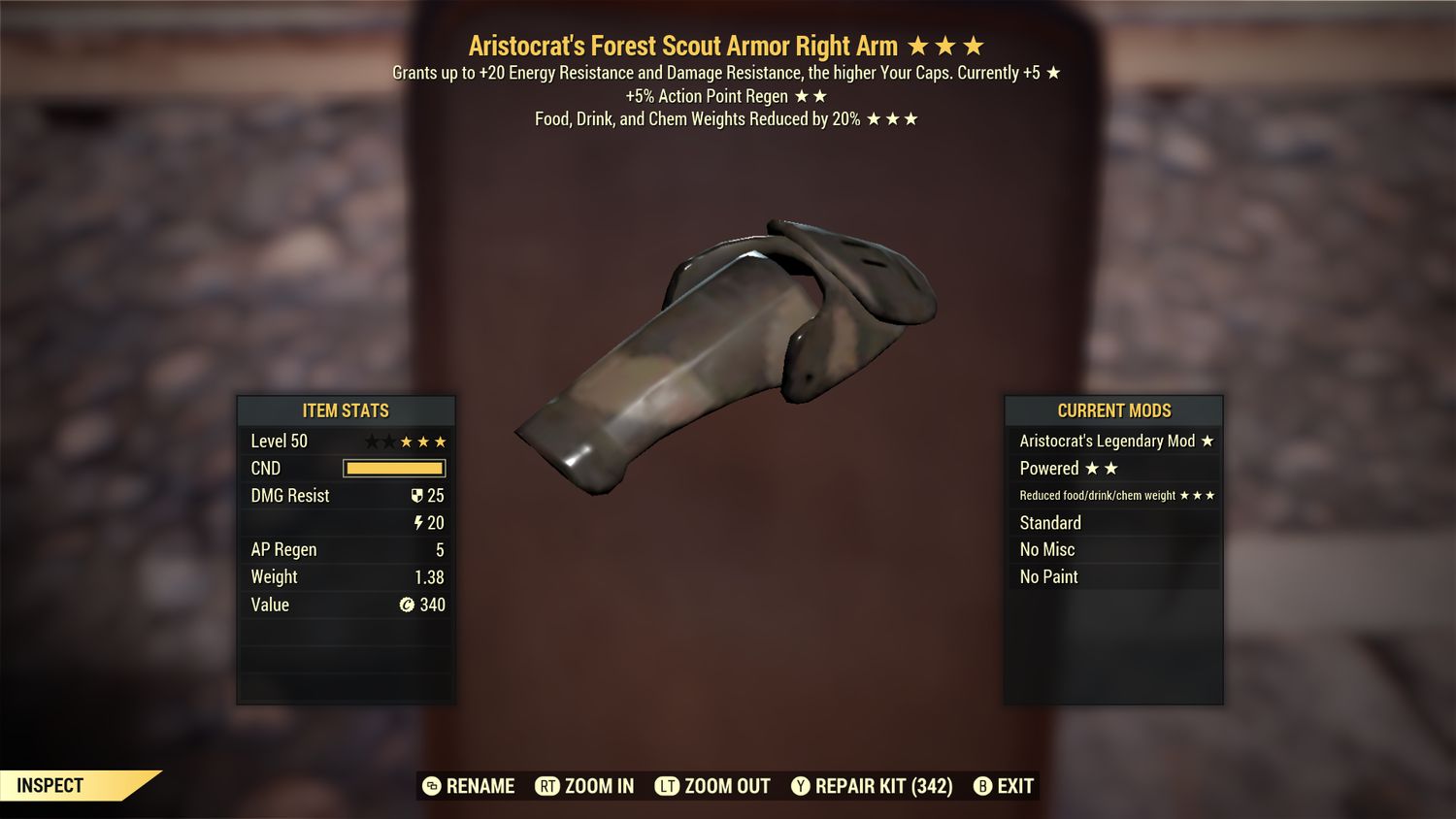Viewport: 1456px width, 819px height.
Task: Click the Y button icon before REPAIR KIT
Action: click(x=802, y=786)
